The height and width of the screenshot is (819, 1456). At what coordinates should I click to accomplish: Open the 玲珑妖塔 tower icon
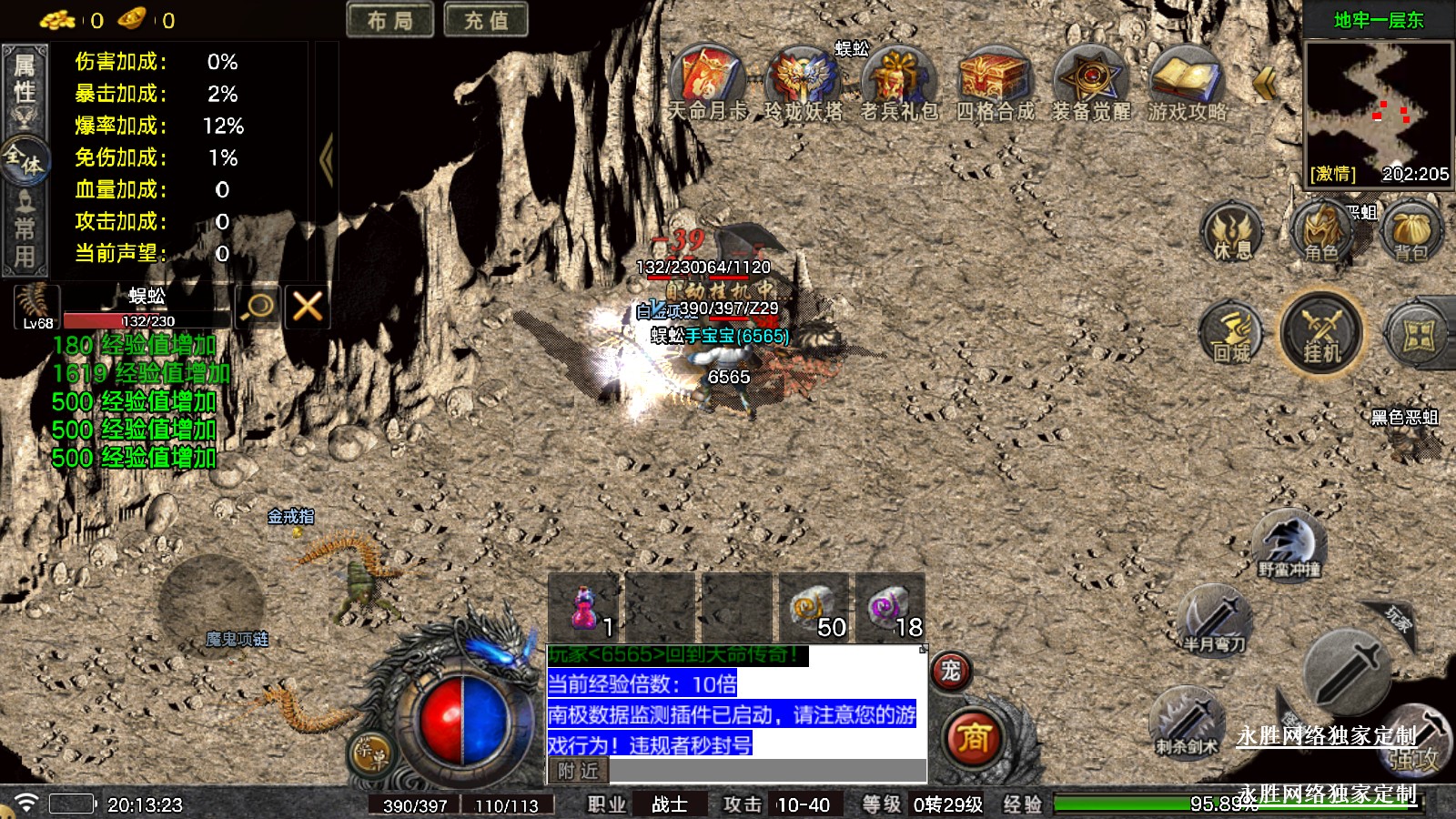click(803, 77)
